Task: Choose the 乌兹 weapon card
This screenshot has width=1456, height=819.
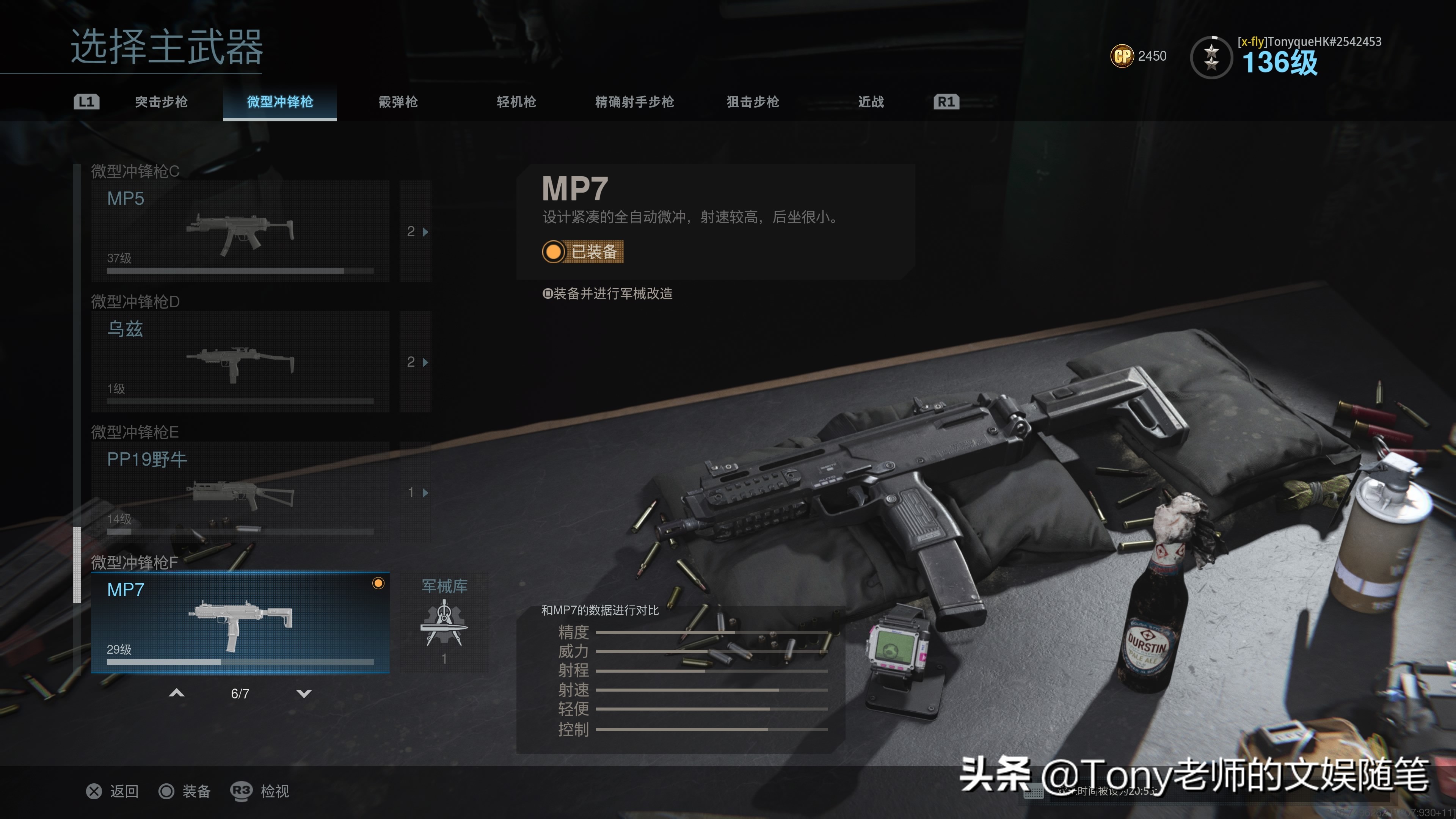Action: point(240,361)
